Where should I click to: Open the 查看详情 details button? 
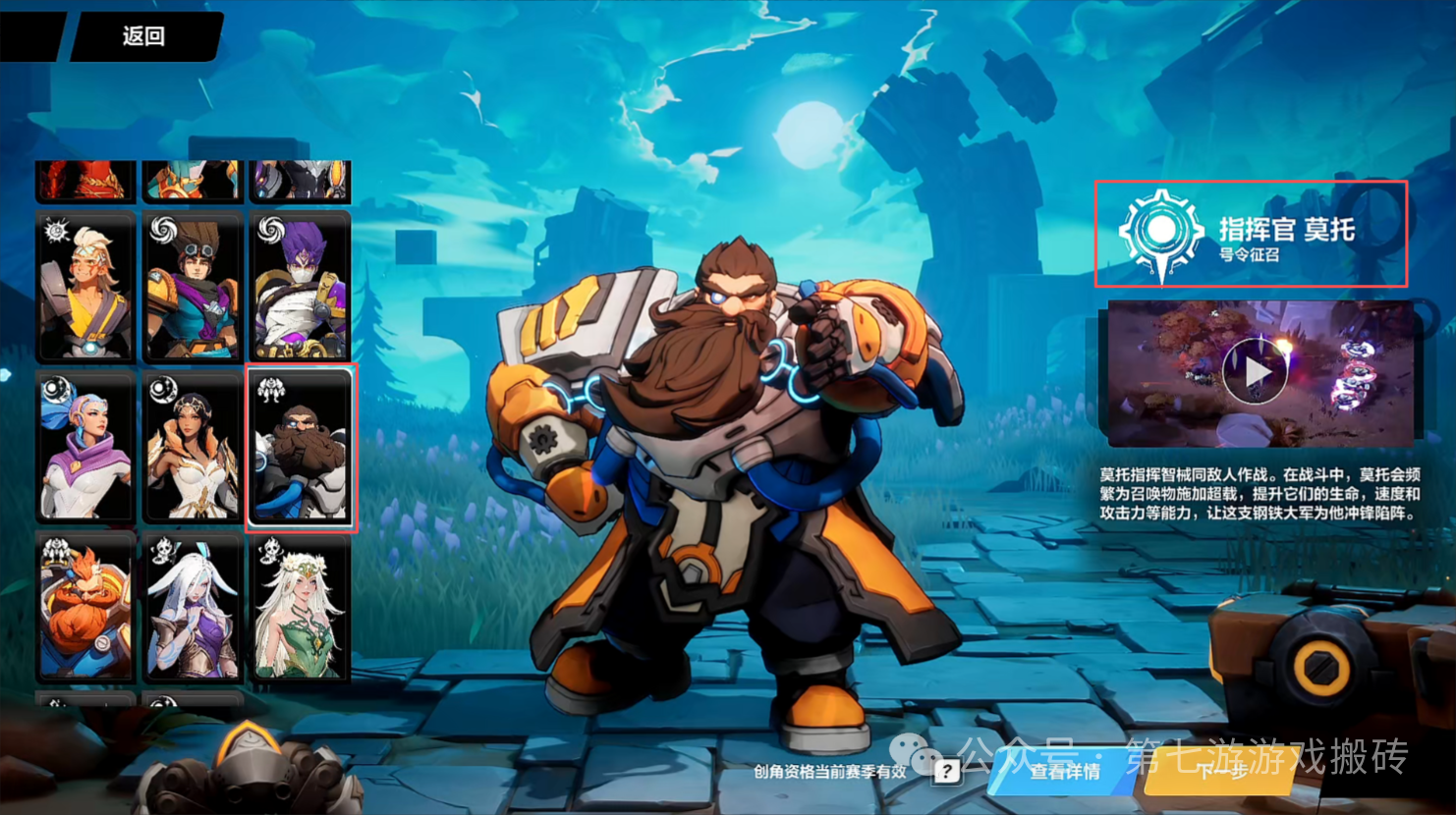(x=1065, y=771)
